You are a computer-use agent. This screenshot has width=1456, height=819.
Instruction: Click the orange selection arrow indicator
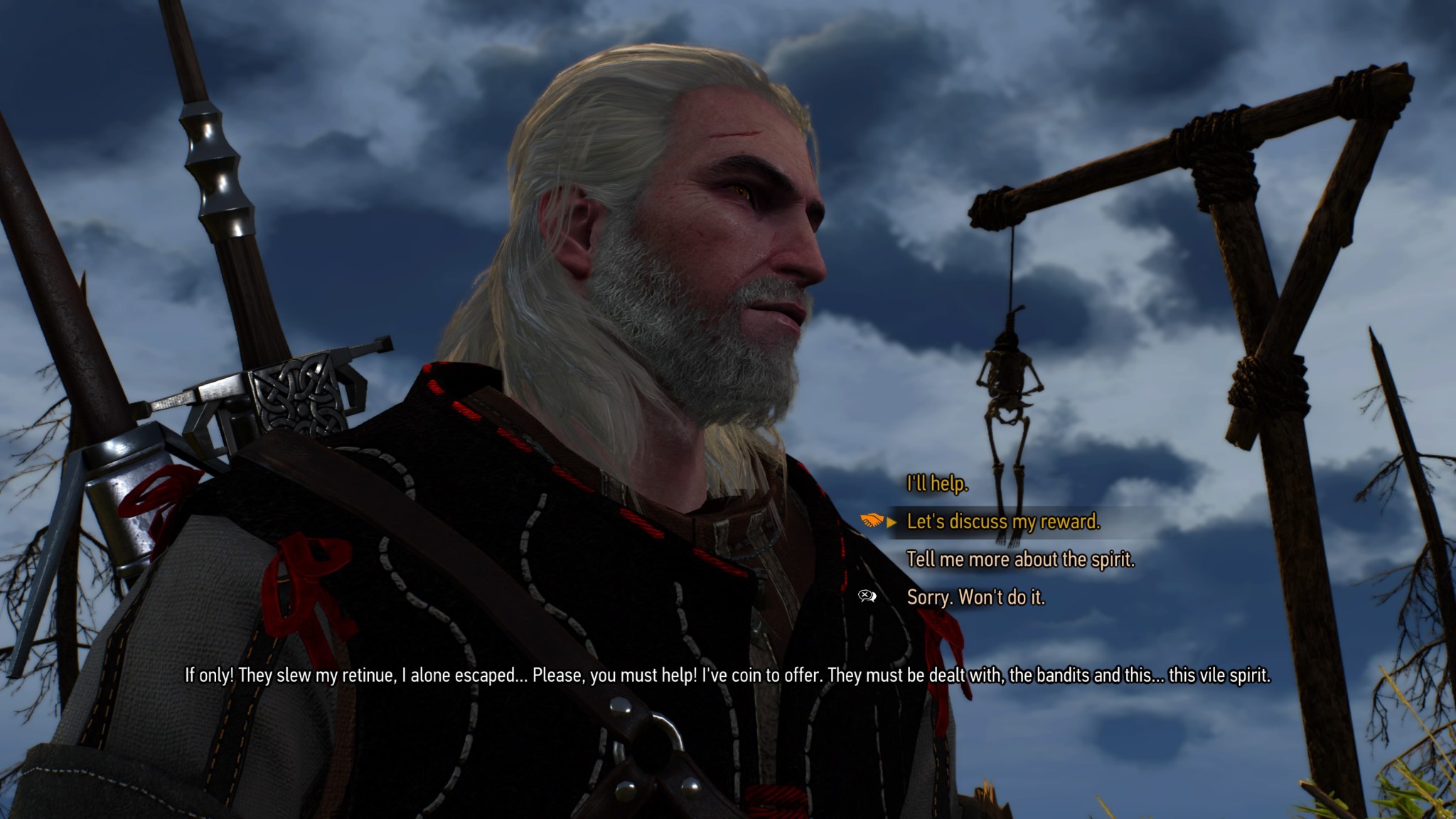[x=891, y=522]
